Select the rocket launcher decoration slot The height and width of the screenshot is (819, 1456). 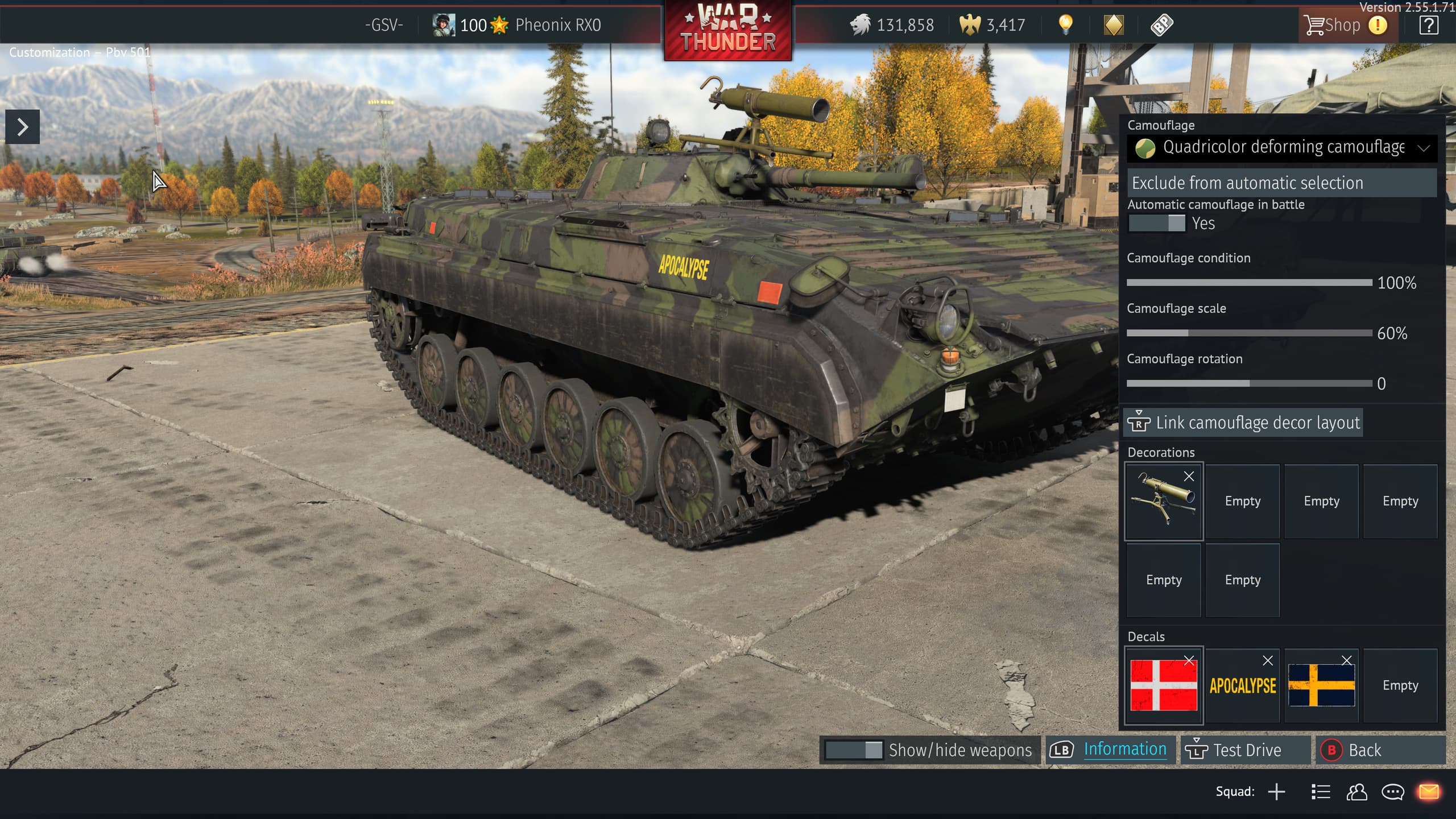click(x=1163, y=502)
